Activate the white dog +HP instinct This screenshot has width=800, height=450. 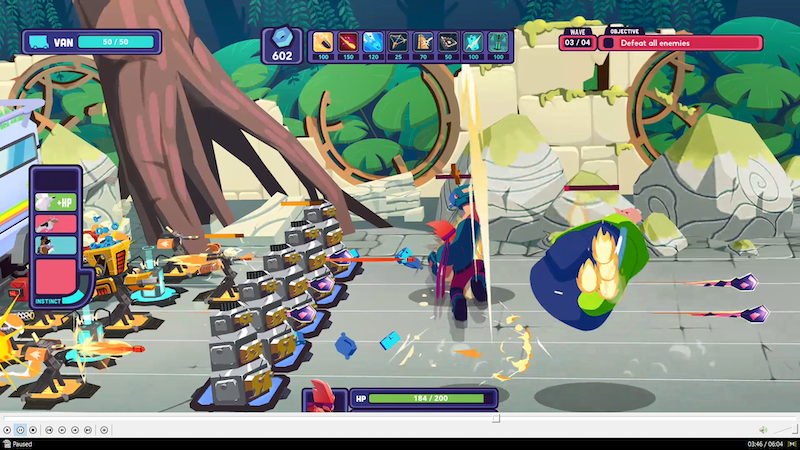54,201
